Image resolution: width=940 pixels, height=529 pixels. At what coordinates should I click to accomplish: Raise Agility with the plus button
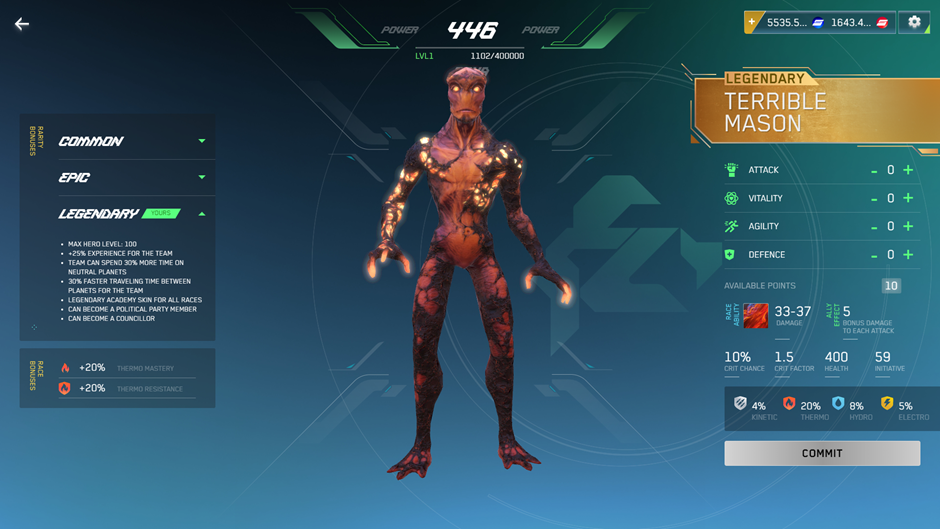pyautogui.click(x=908, y=226)
